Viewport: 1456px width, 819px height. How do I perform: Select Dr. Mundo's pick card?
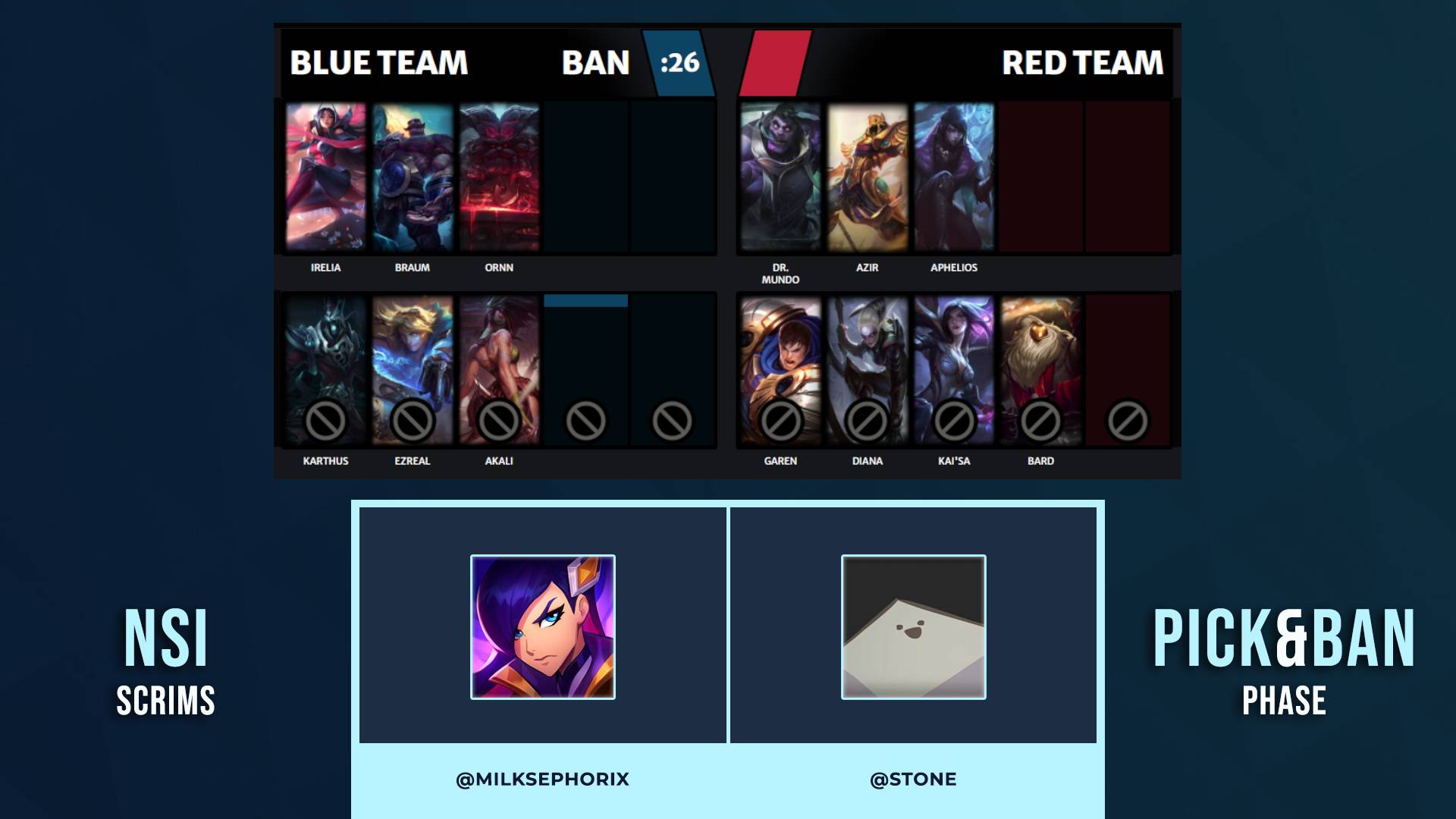(x=780, y=177)
